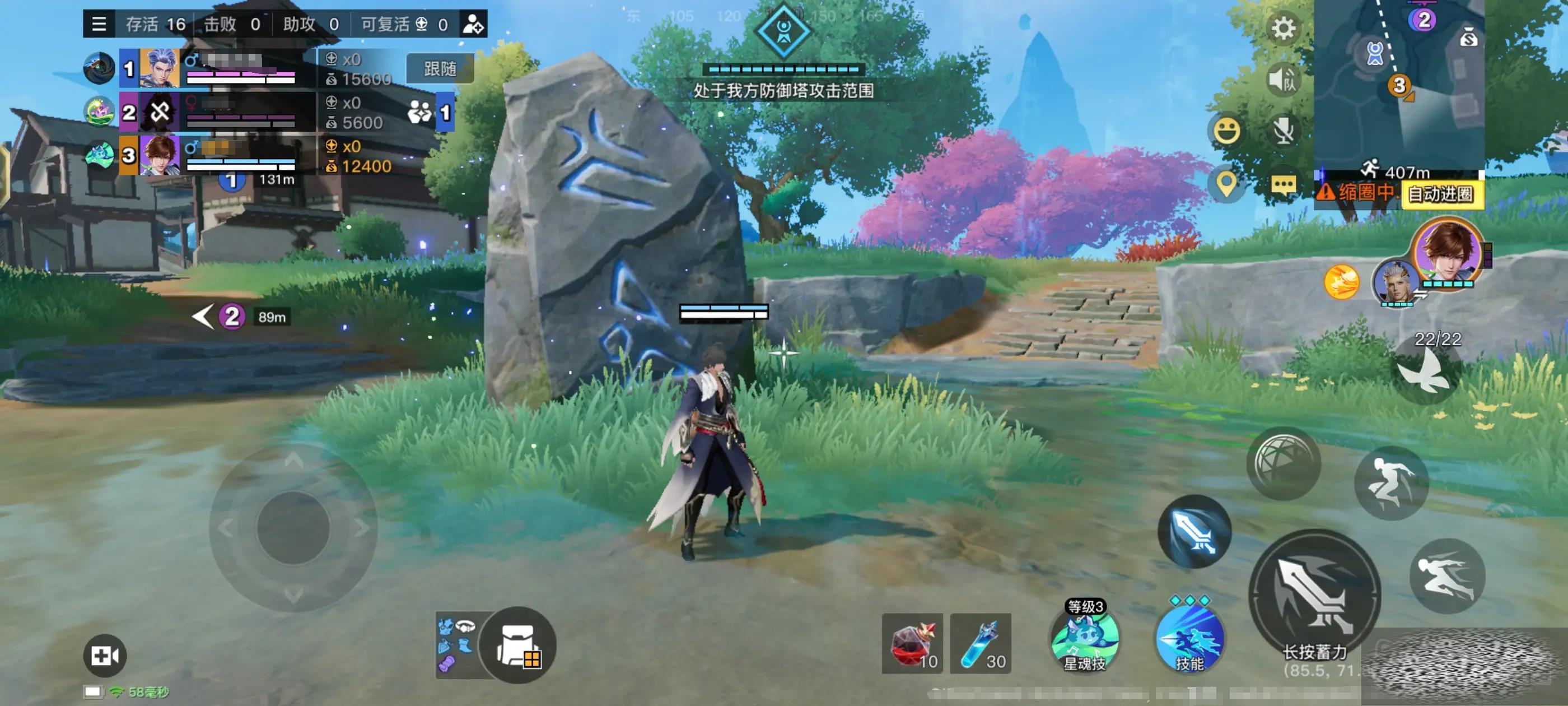This screenshot has height=706, width=1568.
Task: Place a map pin marker
Action: (1226, 183)
